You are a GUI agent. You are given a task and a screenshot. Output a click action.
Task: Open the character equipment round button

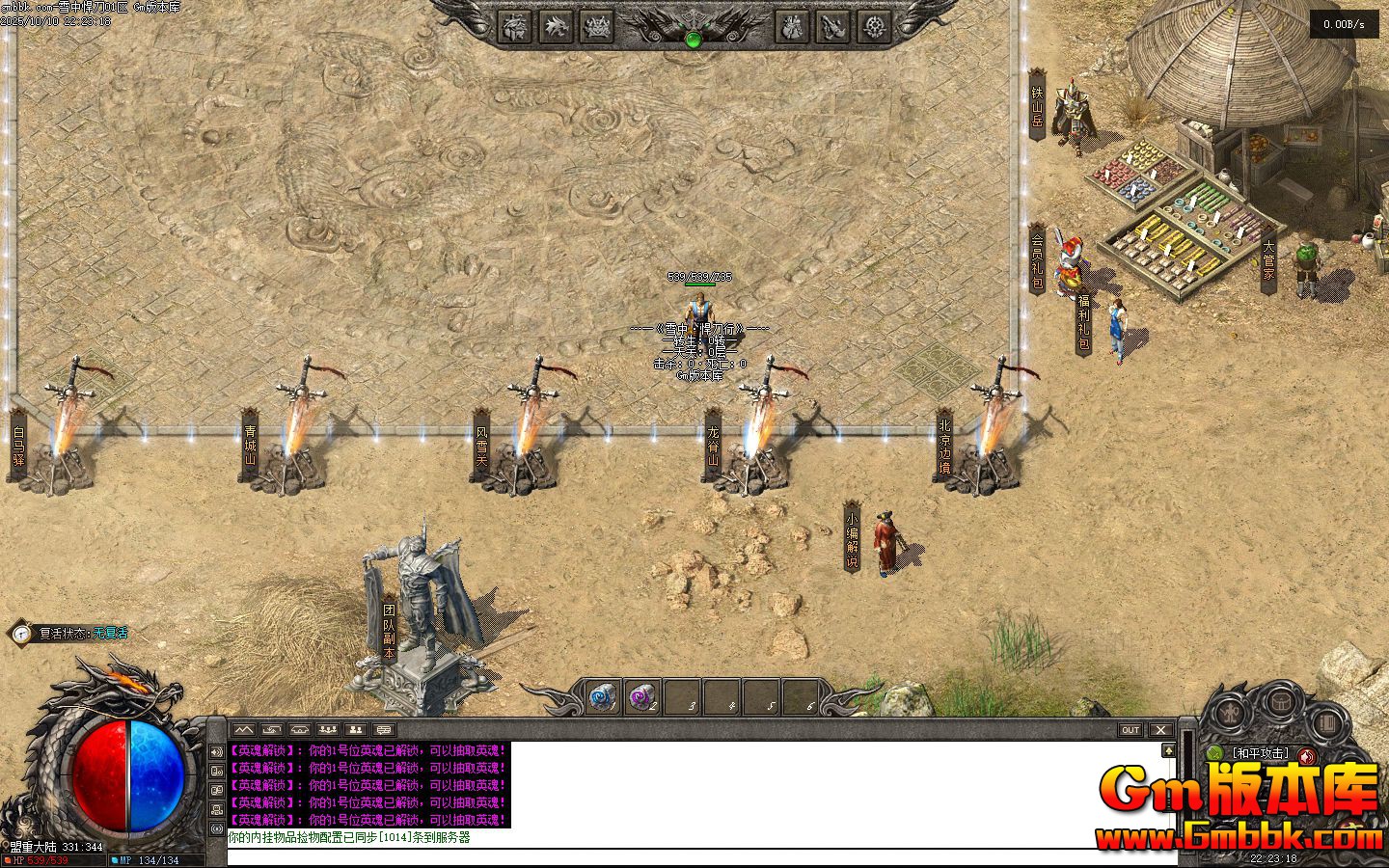1231,714
